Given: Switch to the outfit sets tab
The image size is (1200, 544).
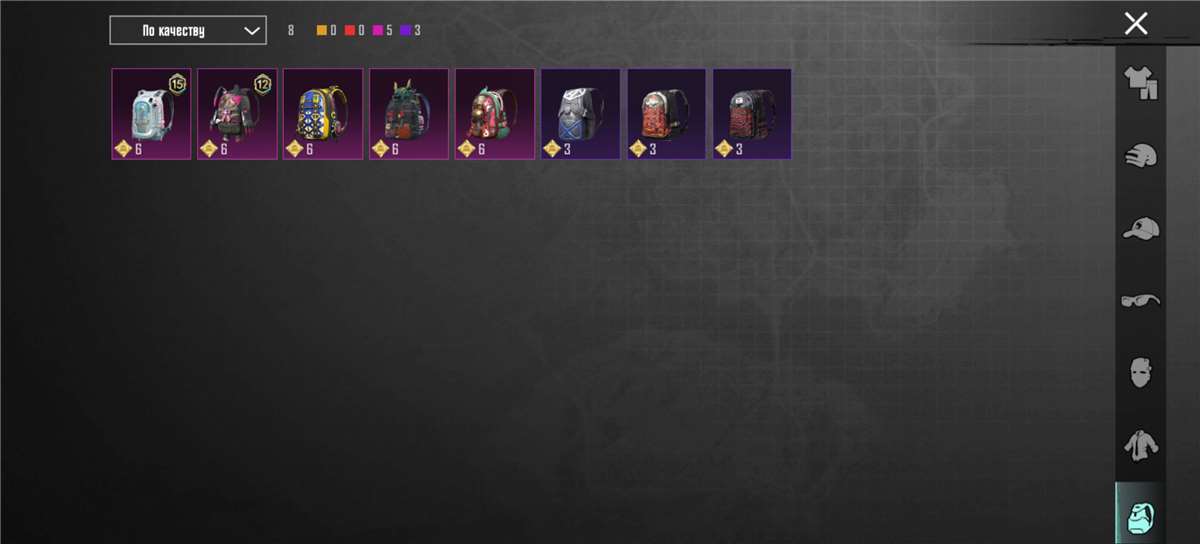Looking at the screenshot, I should pos(1140,82).
